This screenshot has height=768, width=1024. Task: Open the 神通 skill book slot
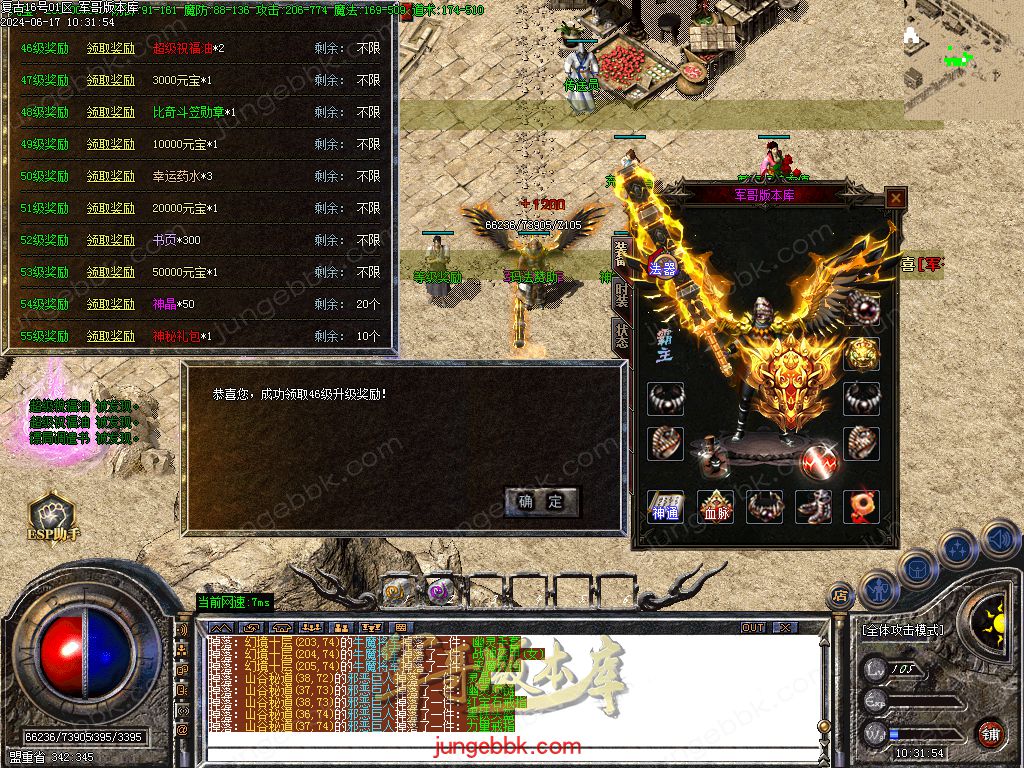coord(665,507)
